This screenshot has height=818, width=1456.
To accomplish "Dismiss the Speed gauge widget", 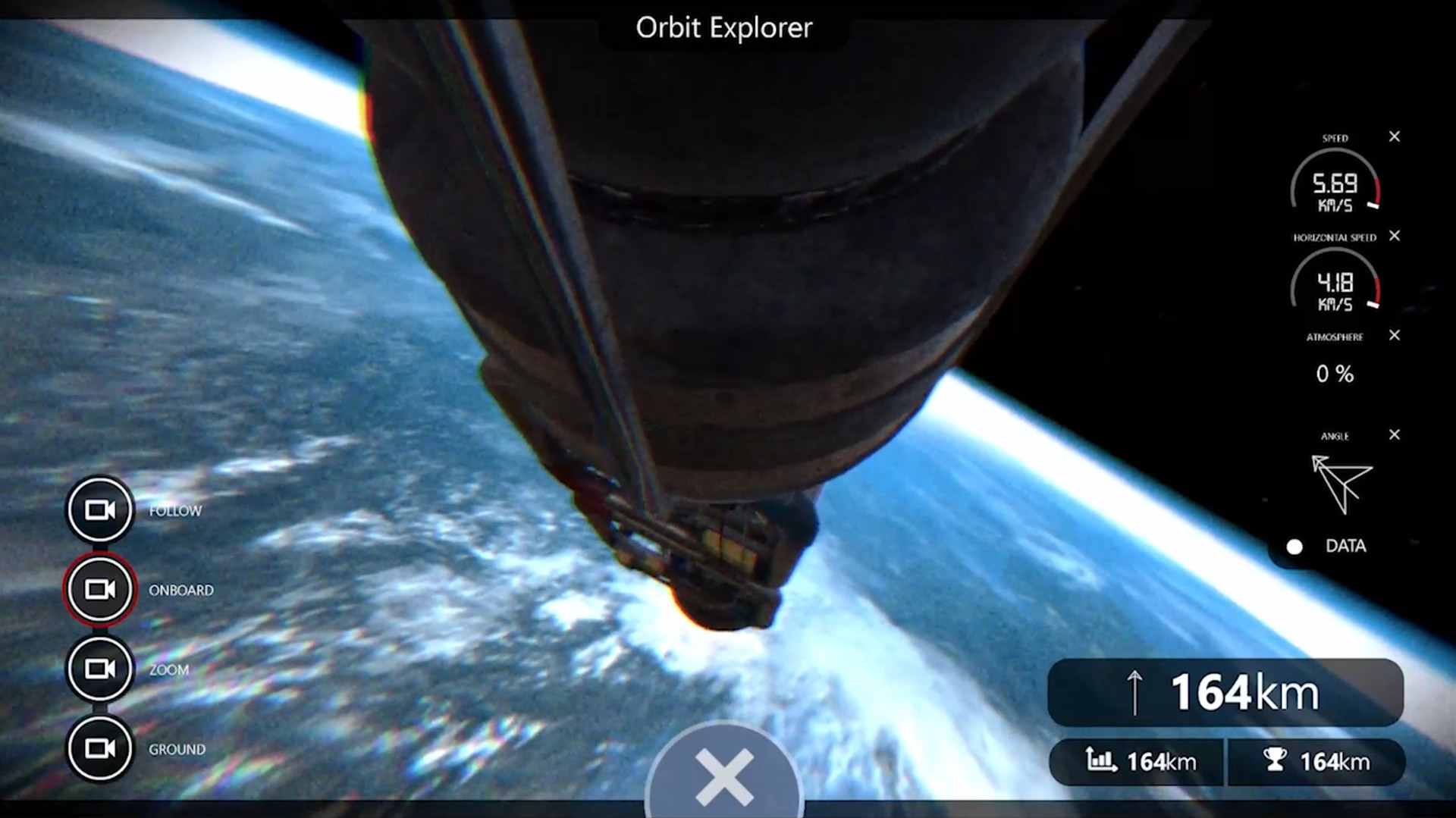I will point(1394,136).
